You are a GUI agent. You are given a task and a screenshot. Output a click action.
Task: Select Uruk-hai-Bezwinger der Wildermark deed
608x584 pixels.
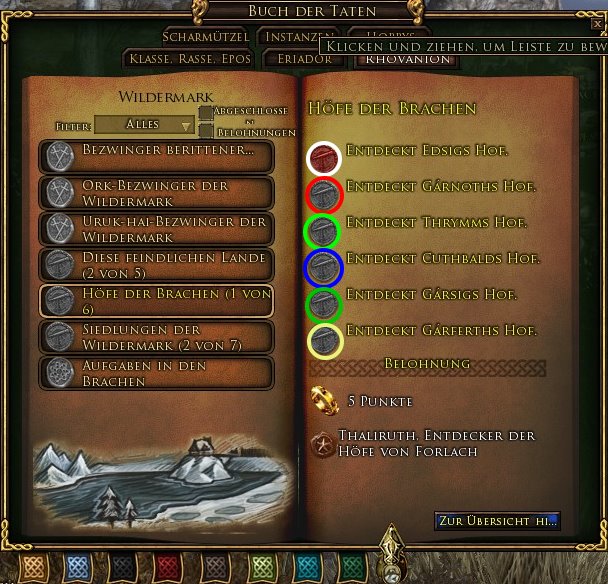tap(157, 228)
